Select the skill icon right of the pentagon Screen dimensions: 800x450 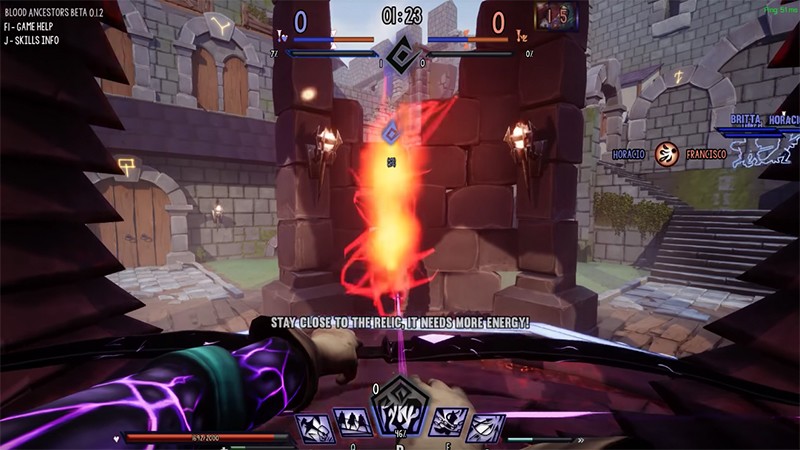[x=448, y=425]
